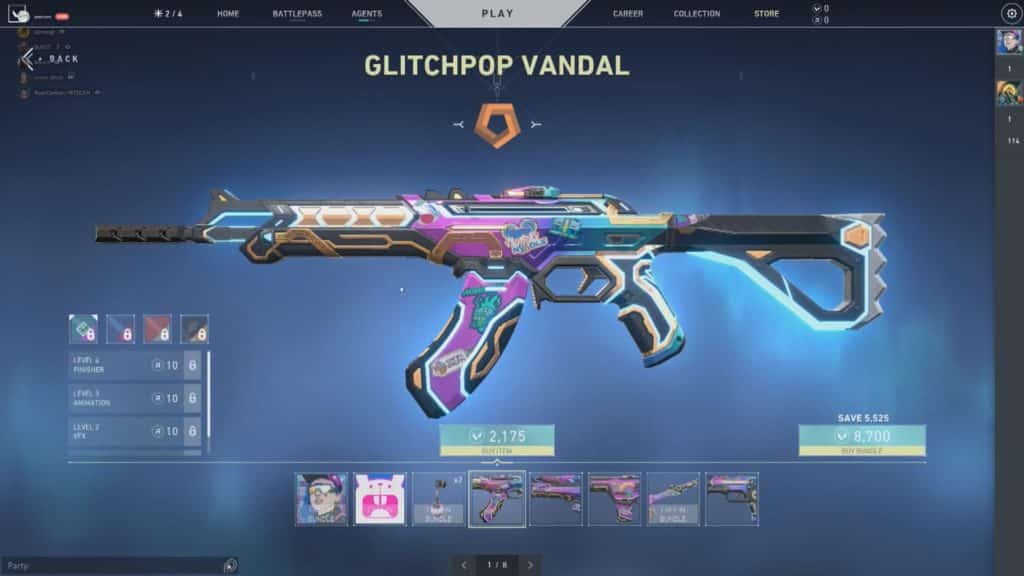The height and width of the screenshot is (576, 1024).
Task: Choose the locked red color variant
Action: 157,328
